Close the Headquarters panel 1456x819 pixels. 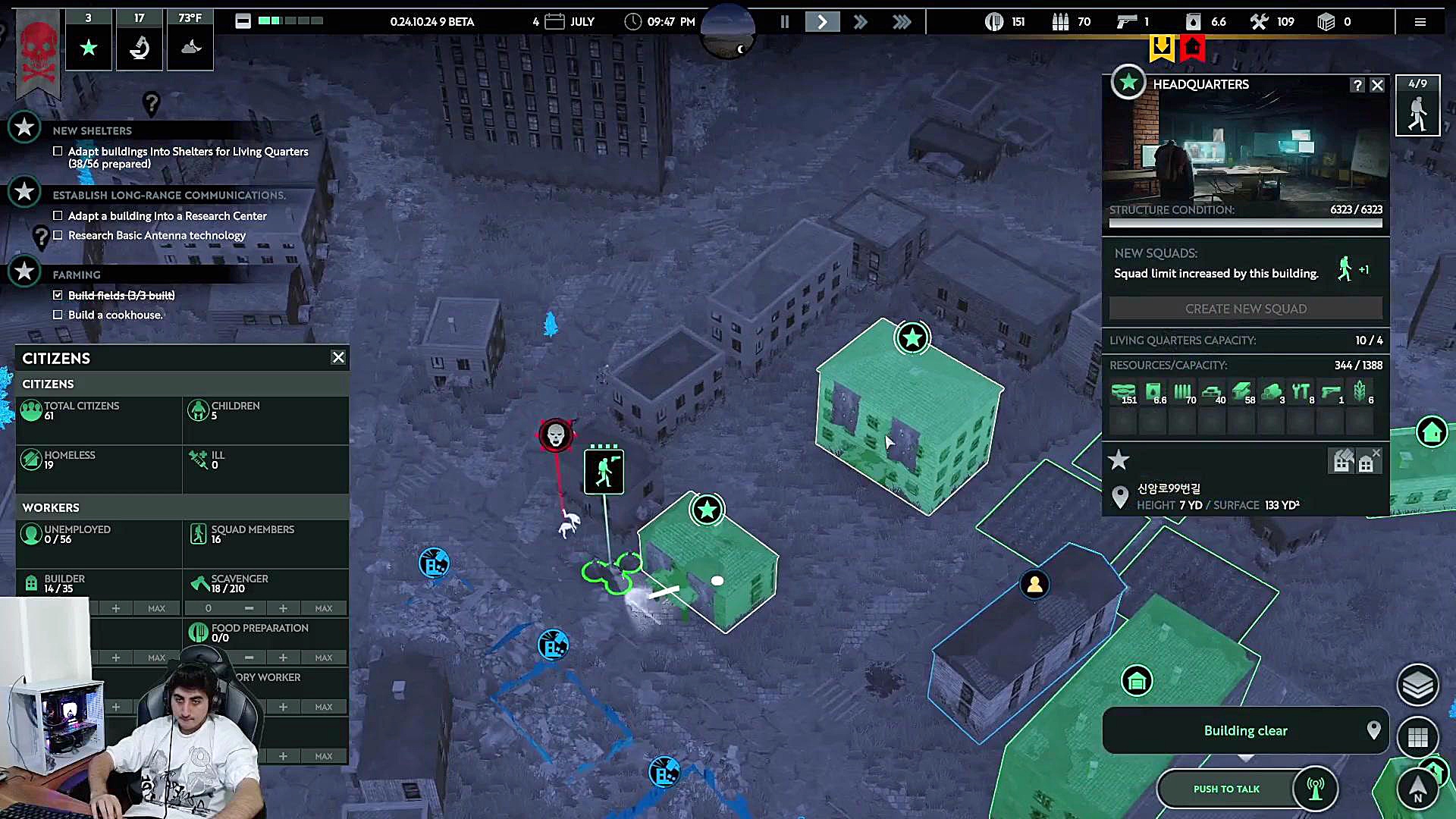[x=1377, y=85]
